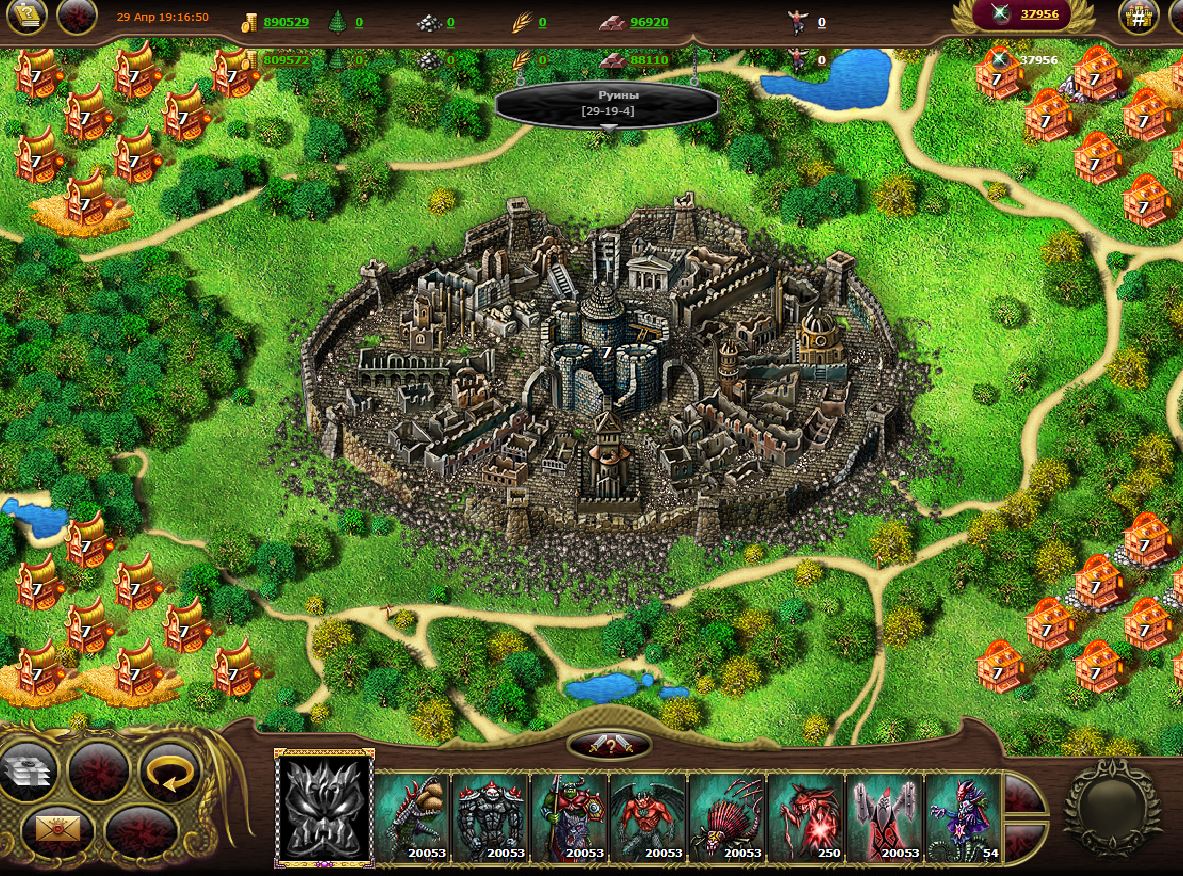Click the round ornate button at bottom right
This screenshot has width=1183, height=876.
coord(1111,807)
